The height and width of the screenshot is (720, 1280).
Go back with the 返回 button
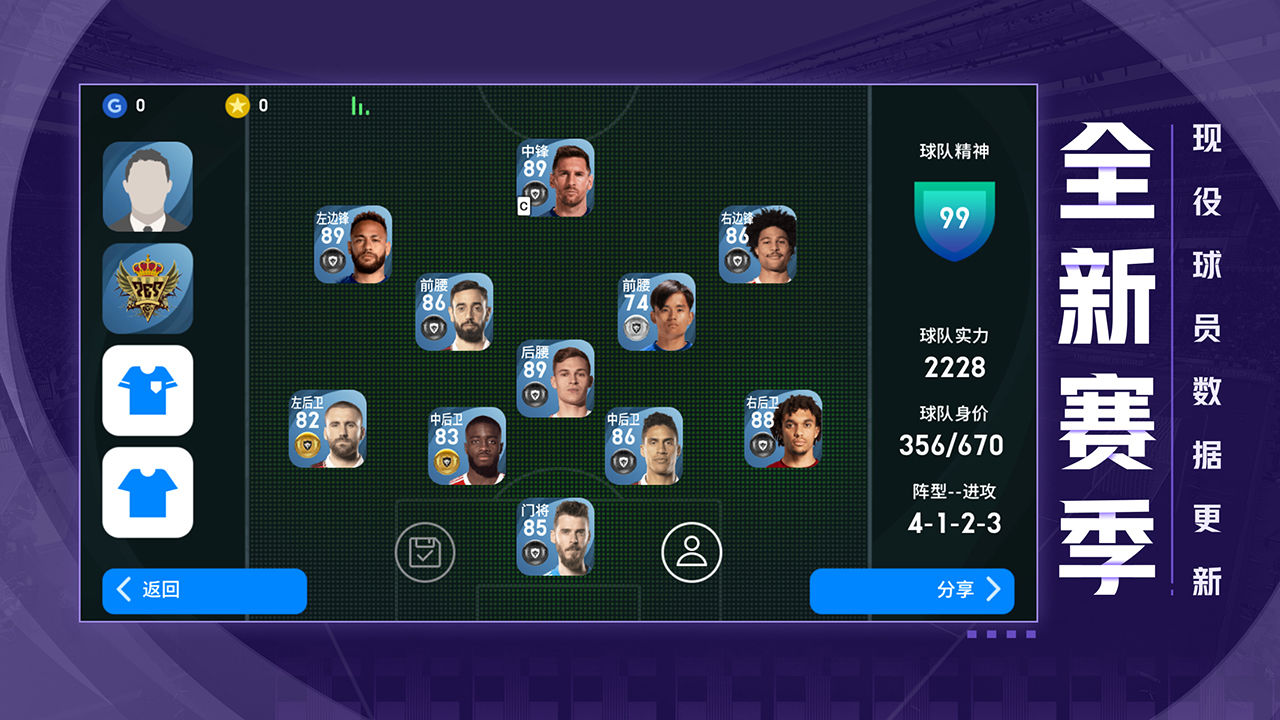click(204, 591)
